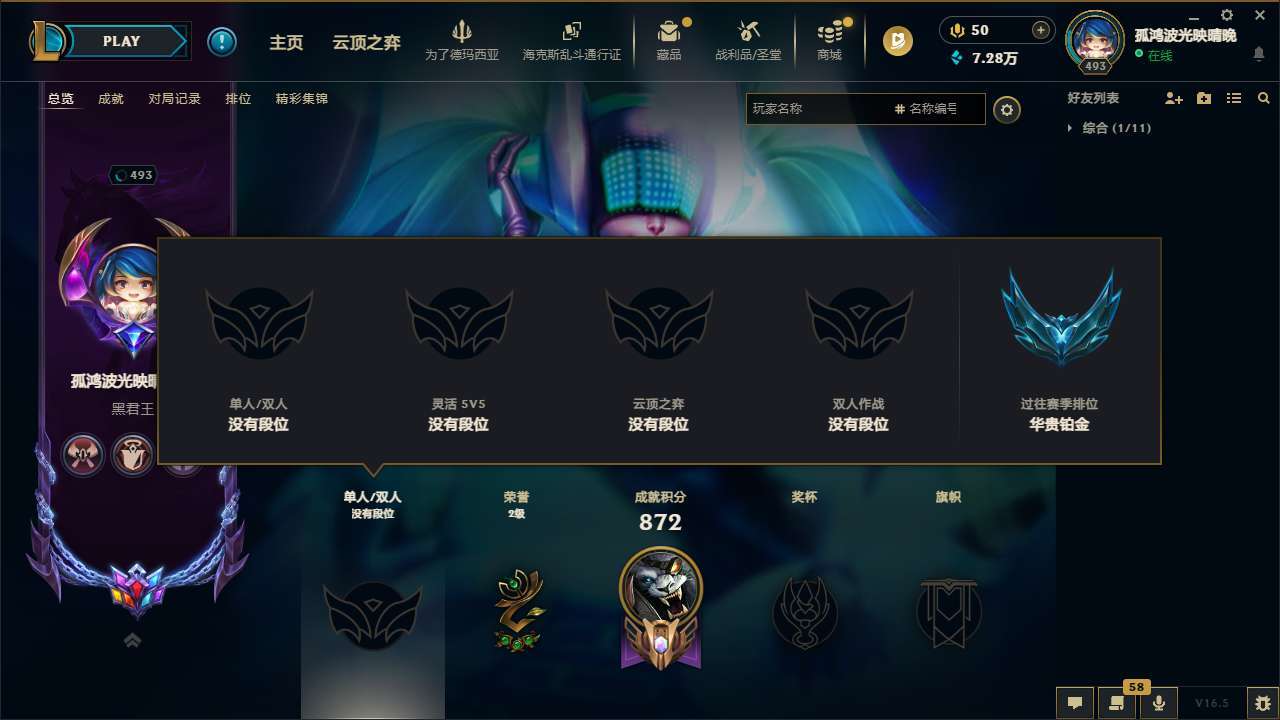
Task: Open the 海克斯乱斗通行证 pass page
Action: 572,41
